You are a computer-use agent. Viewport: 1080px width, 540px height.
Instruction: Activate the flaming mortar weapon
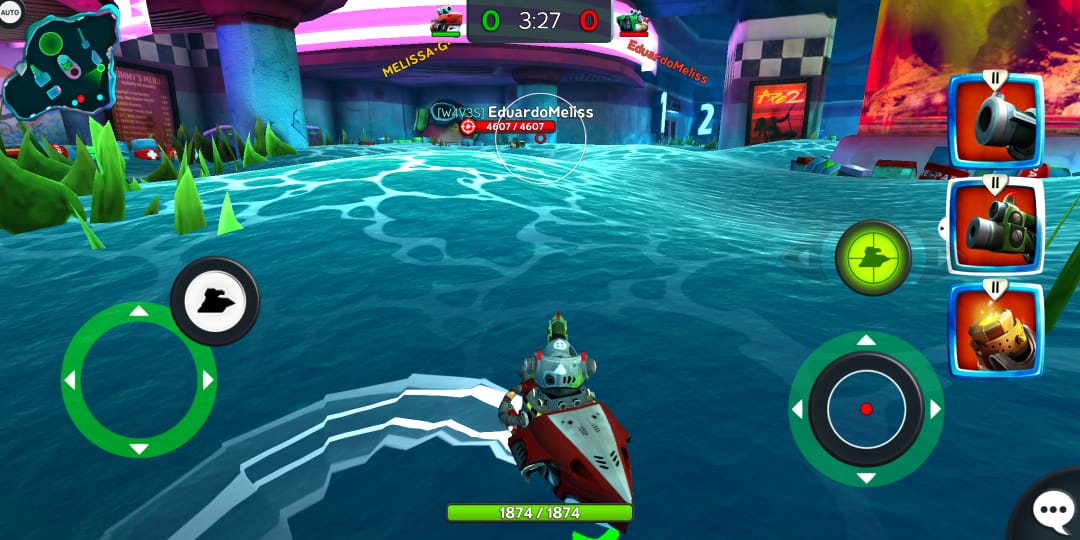point(995,332)
